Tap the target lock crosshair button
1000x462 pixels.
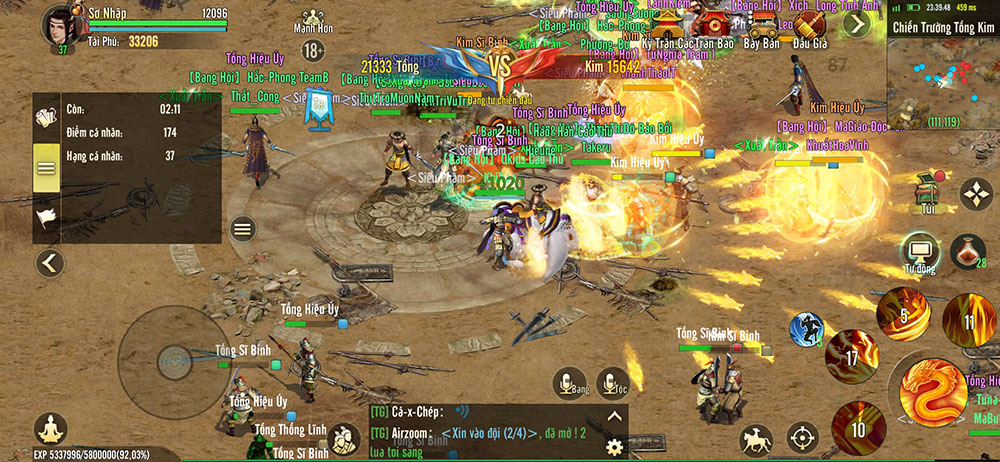tap(801, 437)
